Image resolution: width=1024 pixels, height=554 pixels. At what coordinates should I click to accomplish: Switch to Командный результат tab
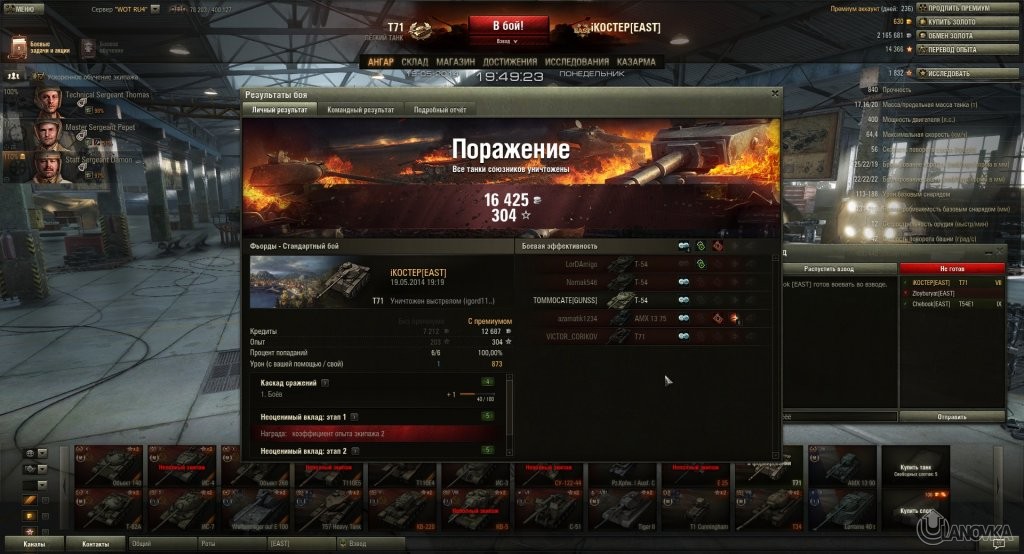pos(360,109)
